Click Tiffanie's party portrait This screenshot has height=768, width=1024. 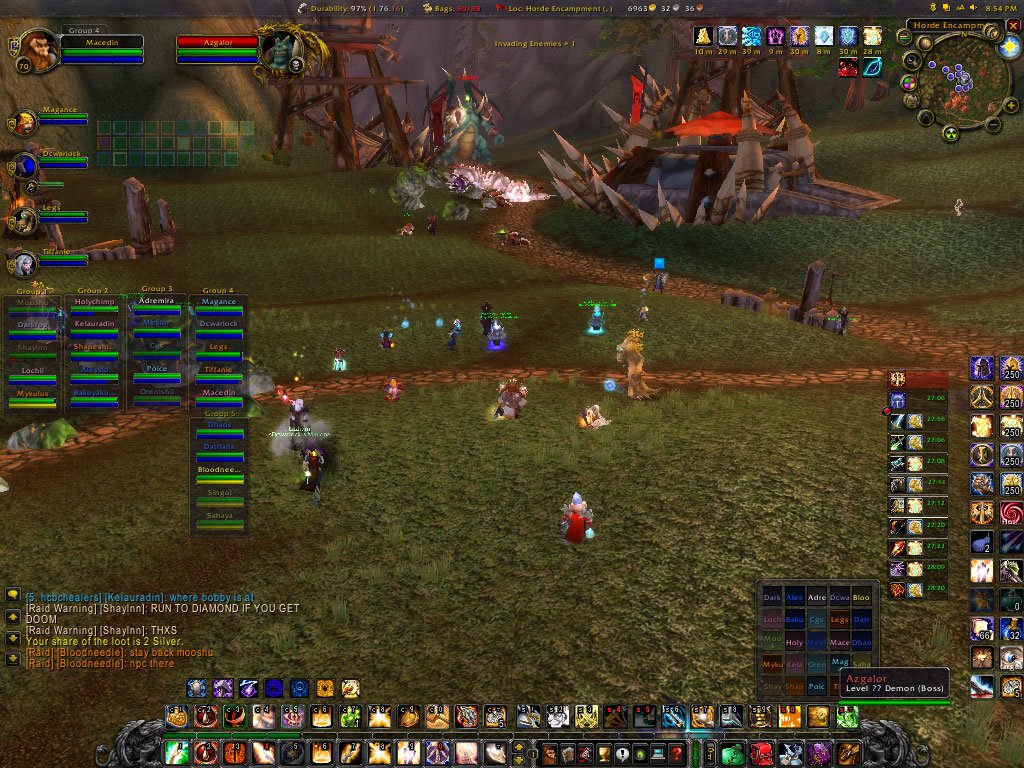[x=24, y=263]
